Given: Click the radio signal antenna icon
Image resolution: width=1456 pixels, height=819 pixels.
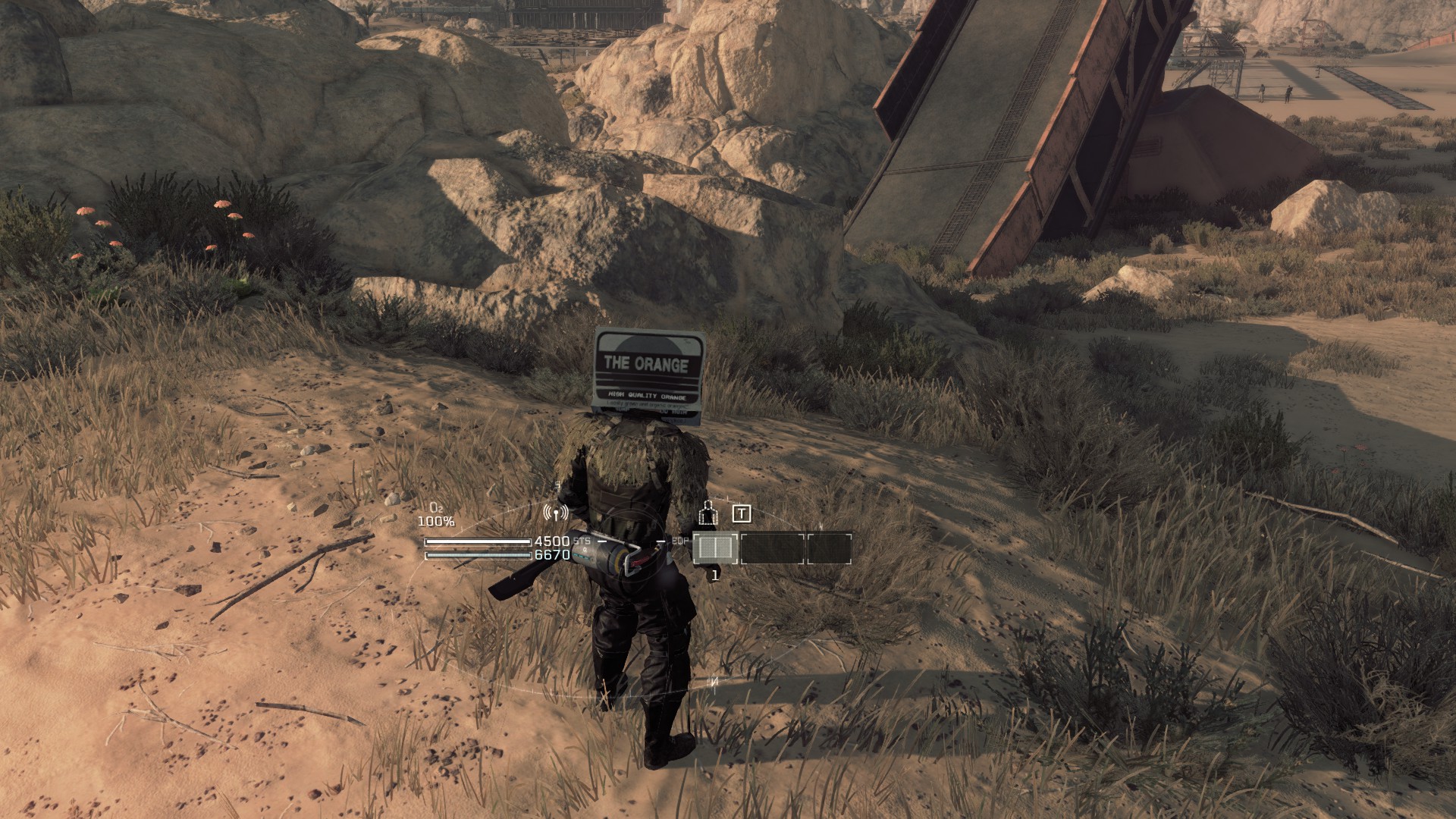Looking at the screenshot, I should [x=555, y=513].
